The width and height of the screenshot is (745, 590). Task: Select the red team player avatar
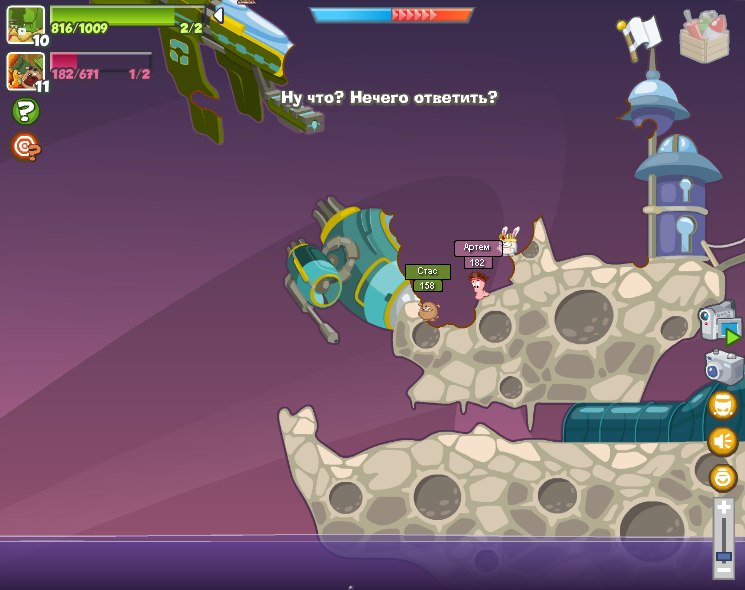coord(24,70)
